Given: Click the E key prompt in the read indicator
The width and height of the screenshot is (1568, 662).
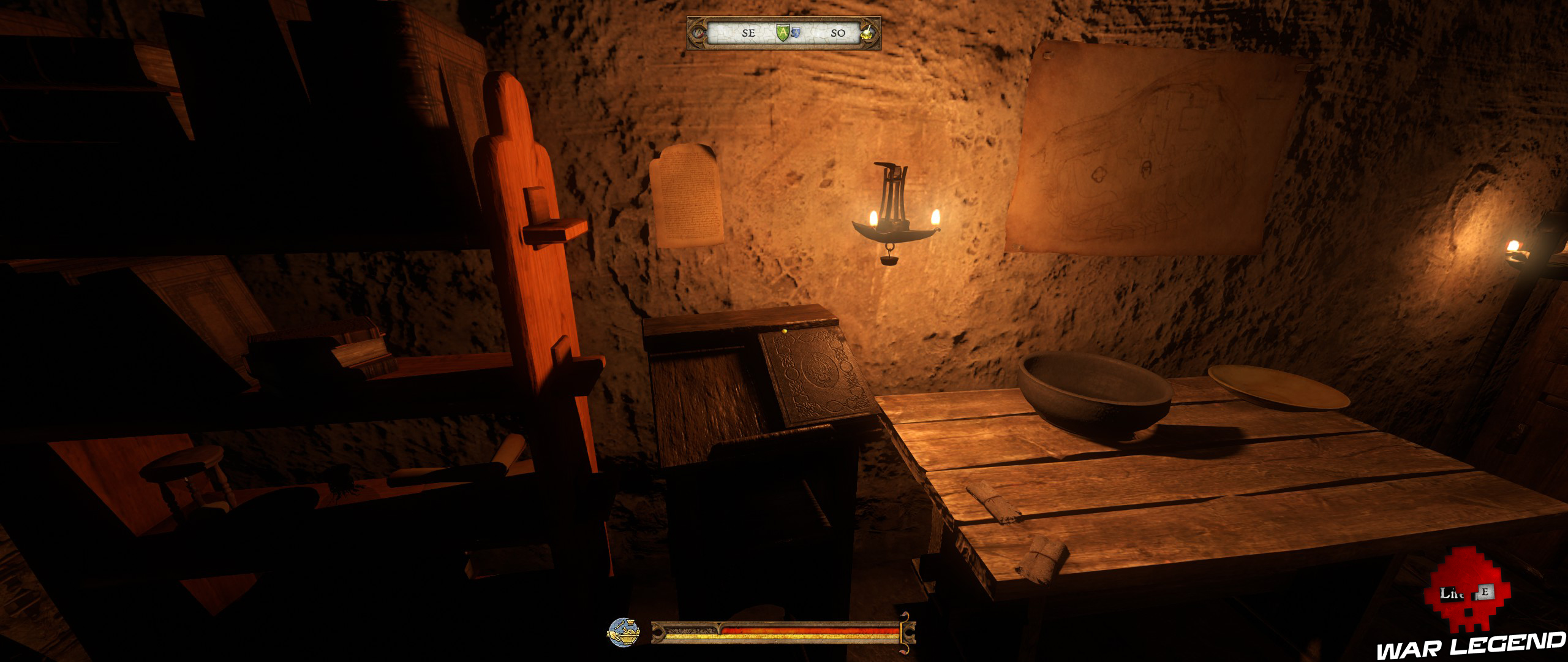Looking at the screenshot, I should (1486, 591).
